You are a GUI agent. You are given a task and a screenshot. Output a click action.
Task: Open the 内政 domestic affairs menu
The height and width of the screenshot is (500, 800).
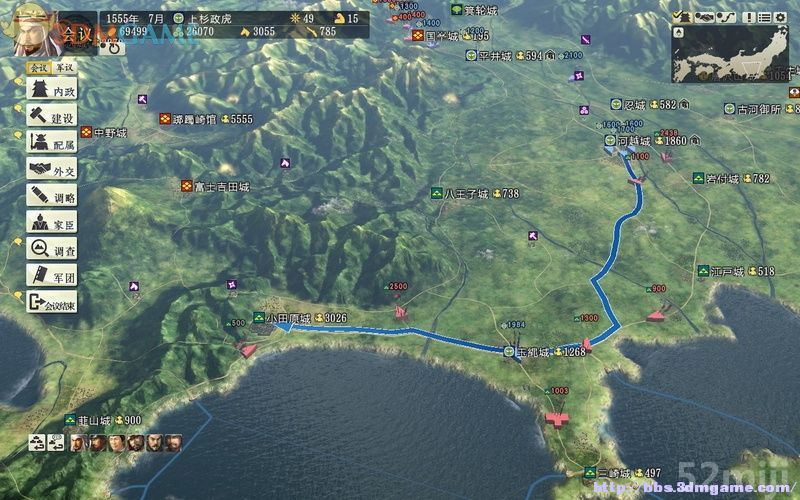click(x=53, y=91)
